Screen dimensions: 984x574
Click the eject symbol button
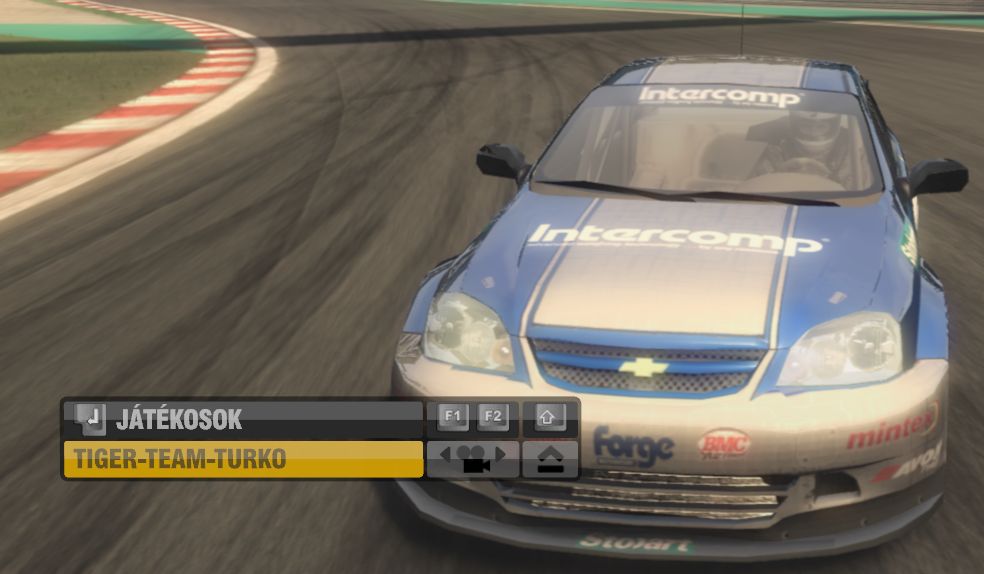[550, 460]
